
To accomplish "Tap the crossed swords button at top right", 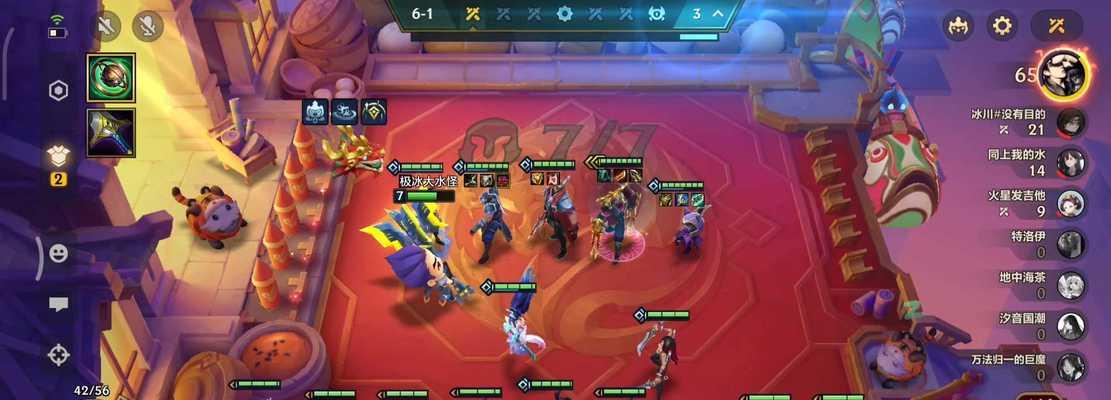I will [1058, 26].
